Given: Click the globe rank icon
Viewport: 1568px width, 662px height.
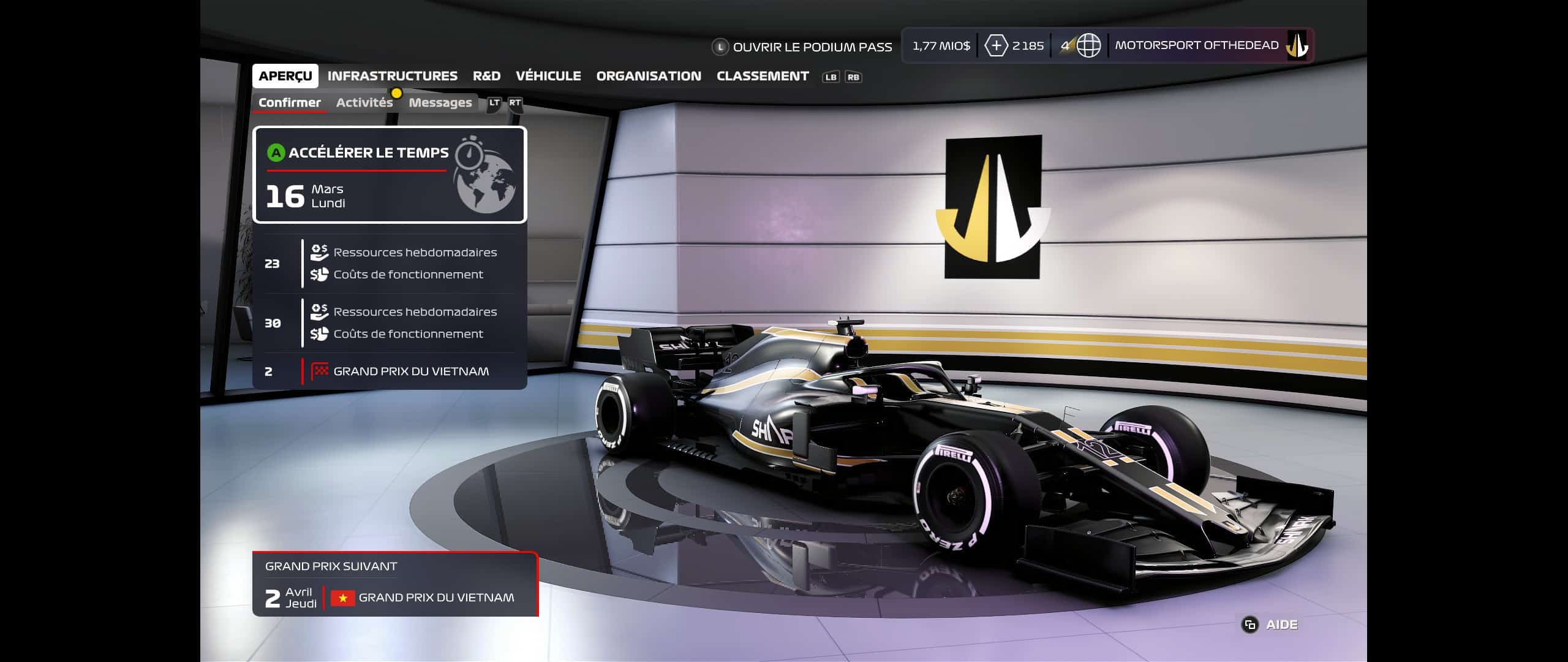Looking at the screenshot, I should (1088, 45).
